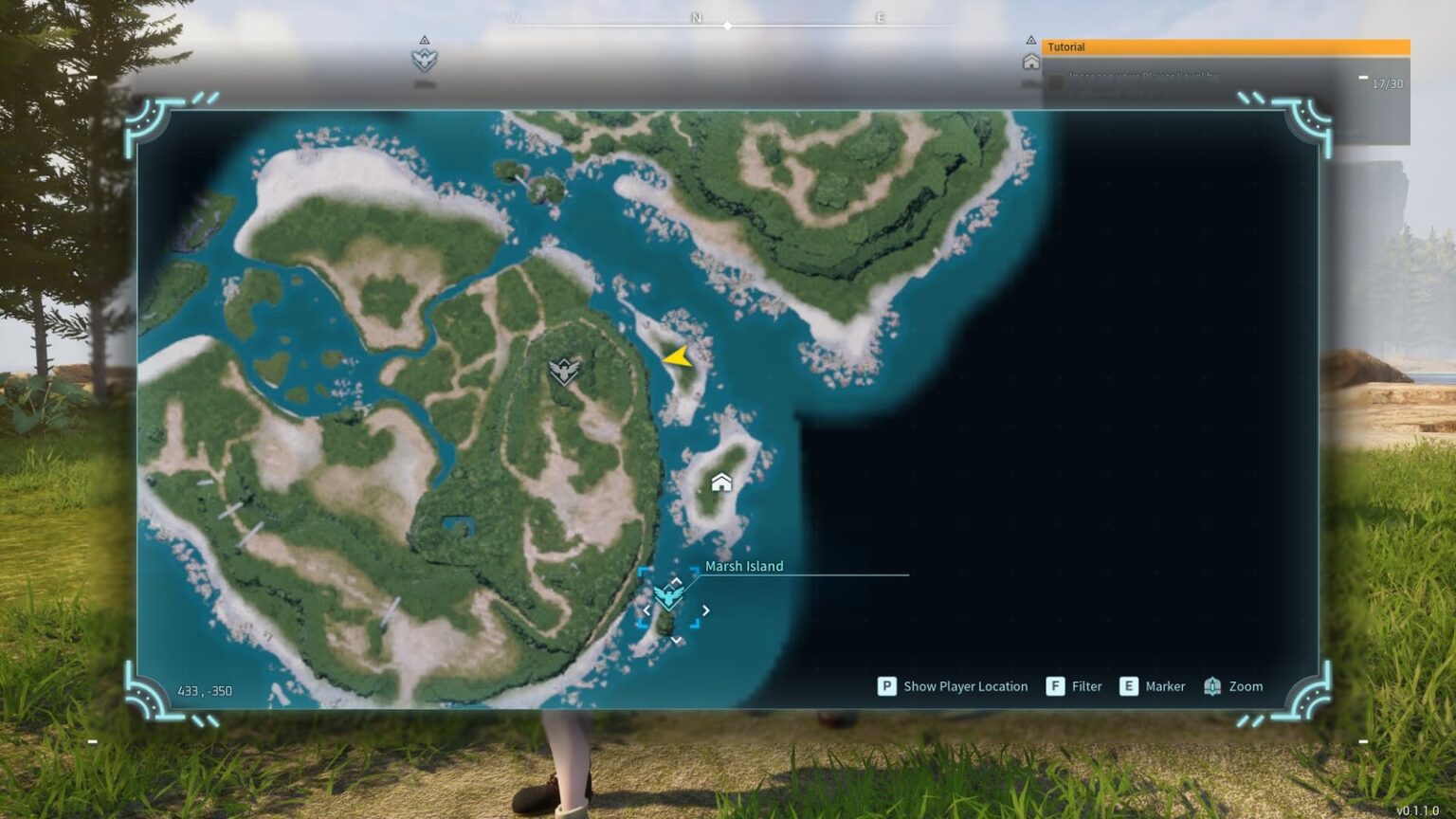
Task: Click the 17/30 tutorial progress counter
Action: [x=1387, y=83]
